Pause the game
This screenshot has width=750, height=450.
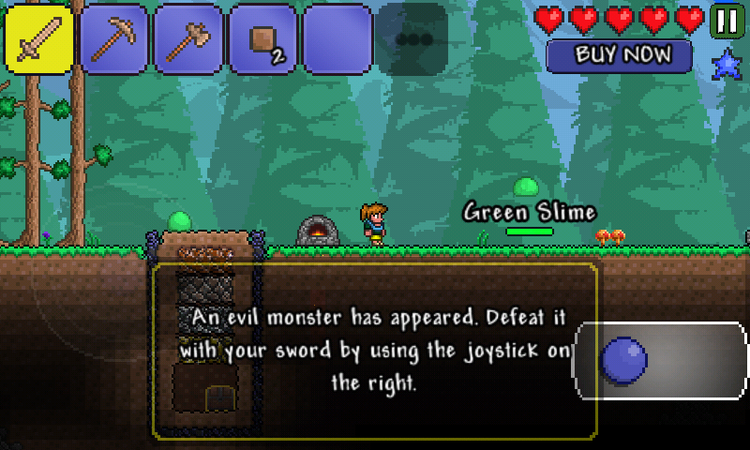[x=727, y=20]
